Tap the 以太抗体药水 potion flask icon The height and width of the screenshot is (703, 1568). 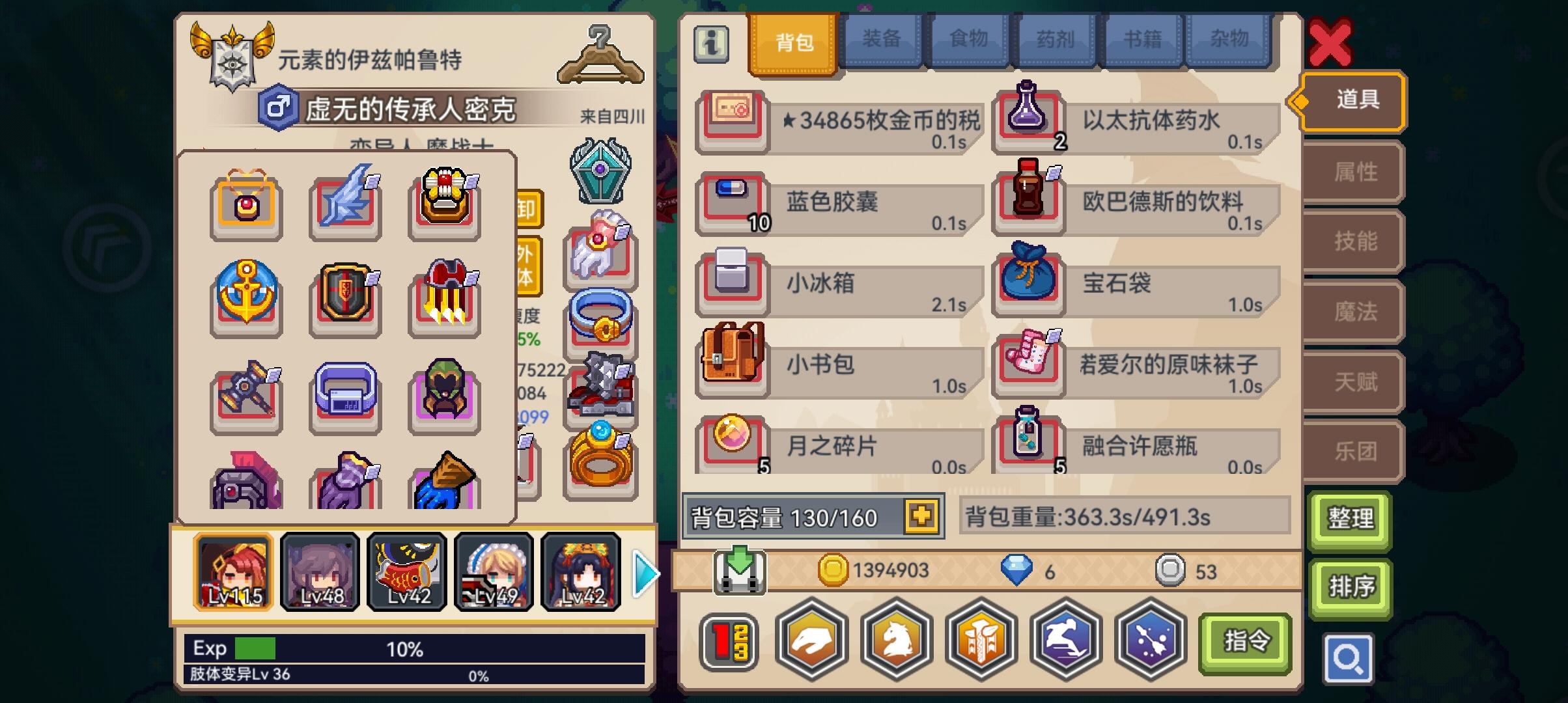click(1029, 117)
